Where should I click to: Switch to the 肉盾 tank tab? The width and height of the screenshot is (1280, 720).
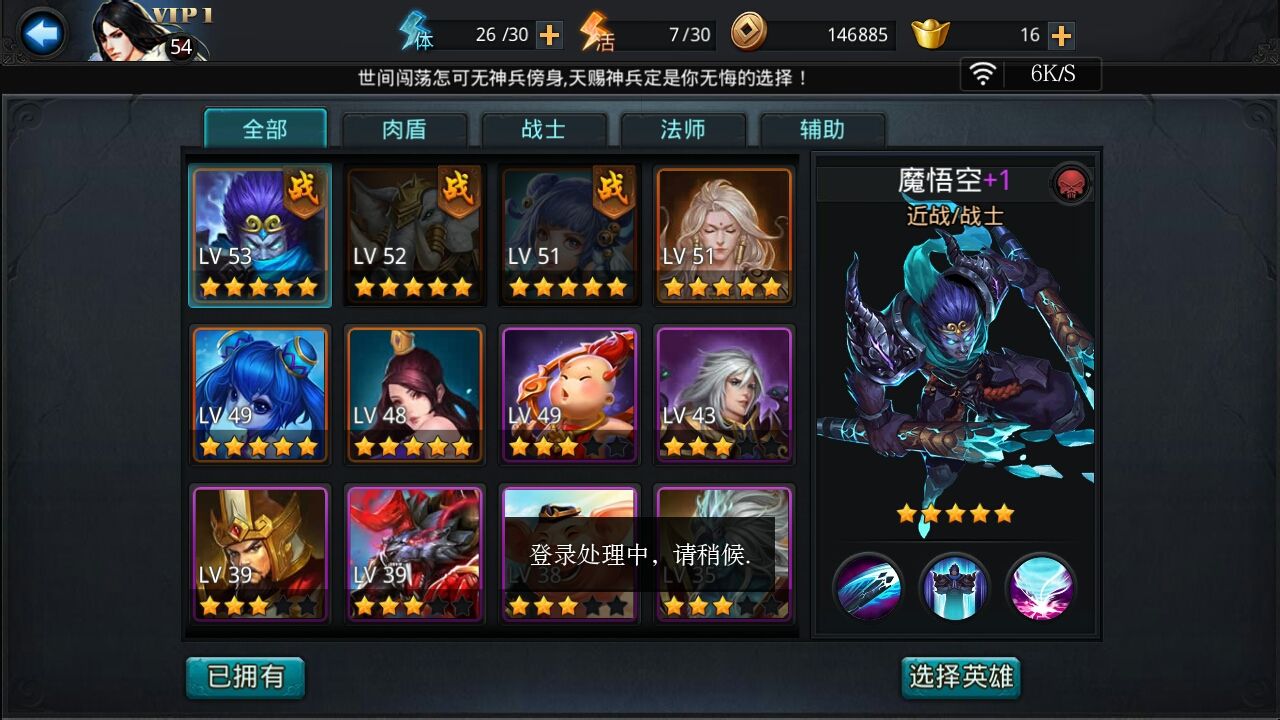(404, 129)
